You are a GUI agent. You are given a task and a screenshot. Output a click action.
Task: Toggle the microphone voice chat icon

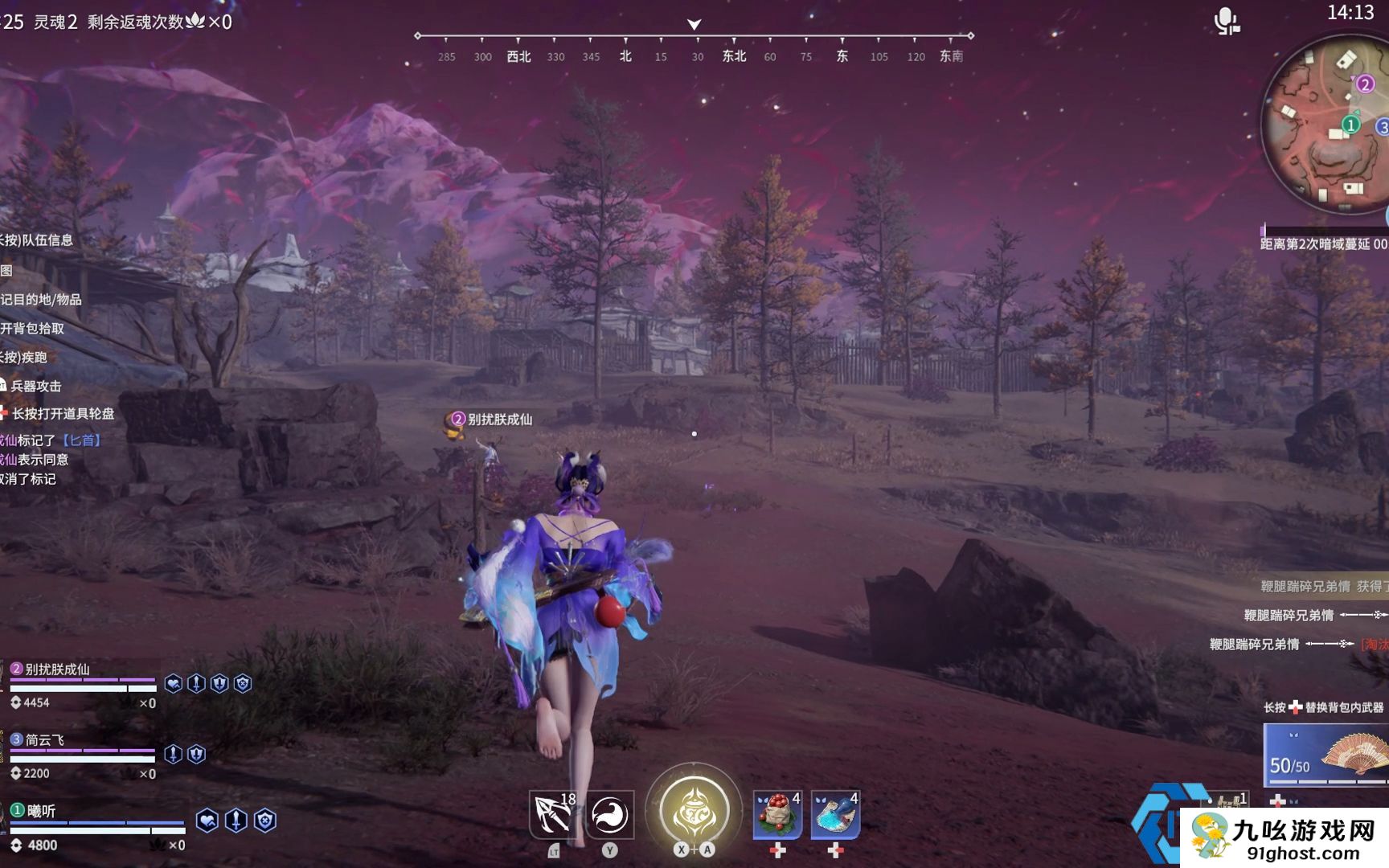1226,22
